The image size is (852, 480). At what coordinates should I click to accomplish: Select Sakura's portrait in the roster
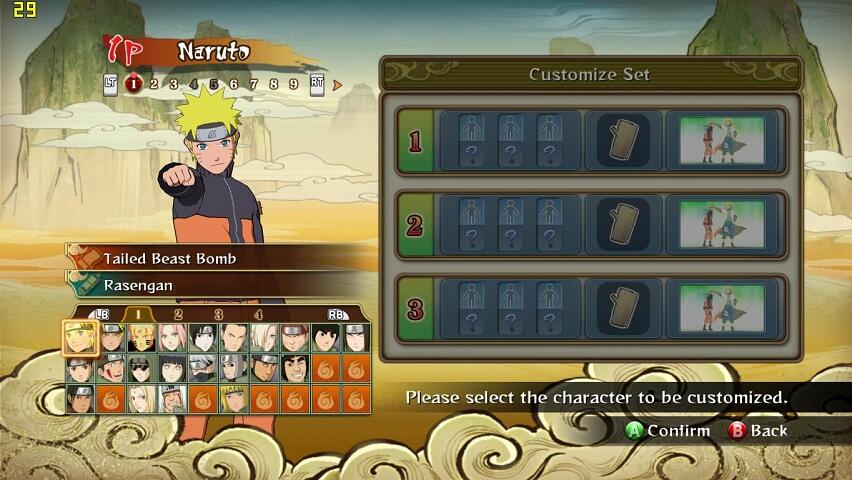tap(171, 337)
